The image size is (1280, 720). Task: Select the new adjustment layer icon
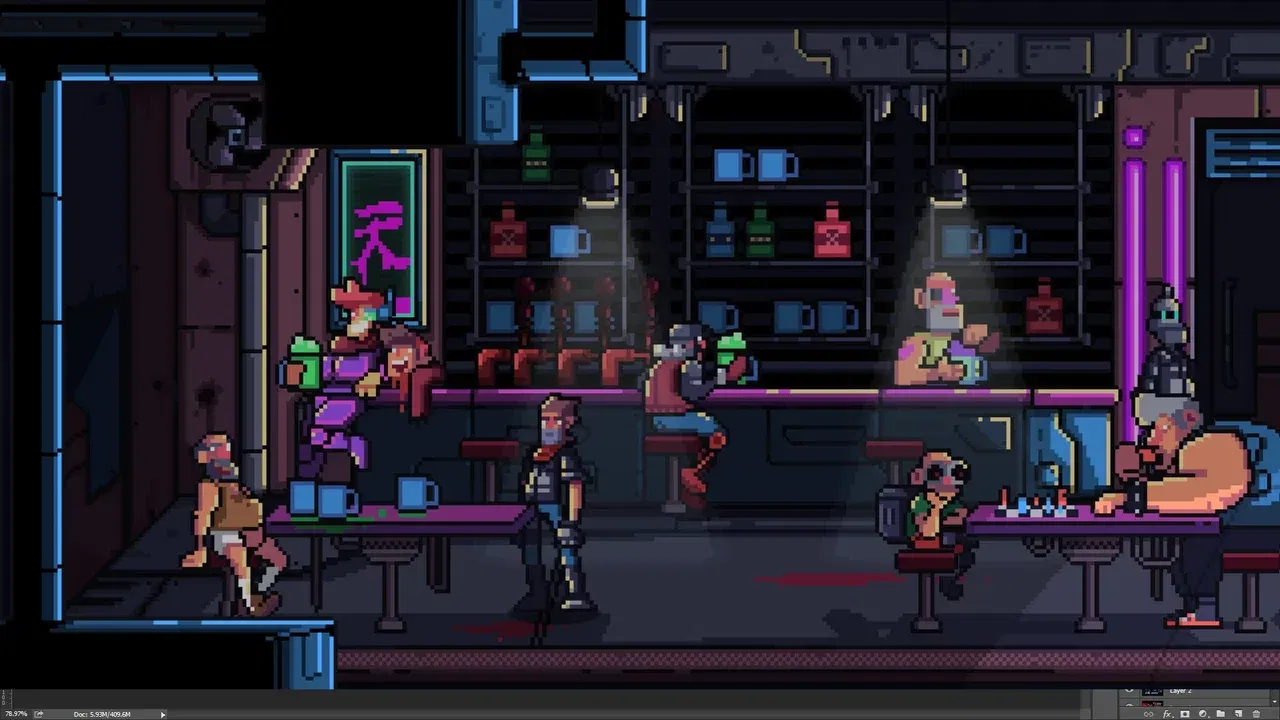(1203, 714)
